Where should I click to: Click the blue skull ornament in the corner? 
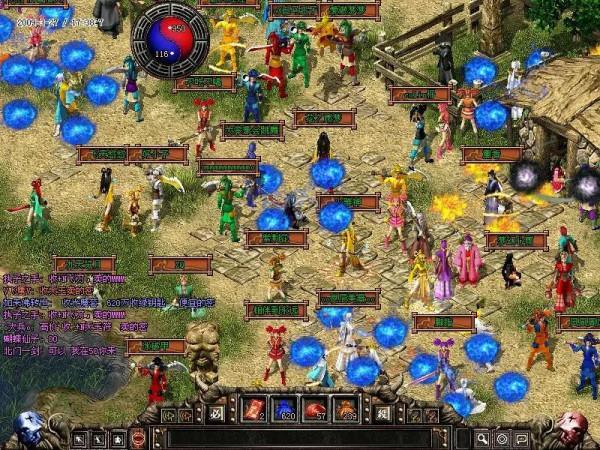pyautogui.click(x=30, y=428)
